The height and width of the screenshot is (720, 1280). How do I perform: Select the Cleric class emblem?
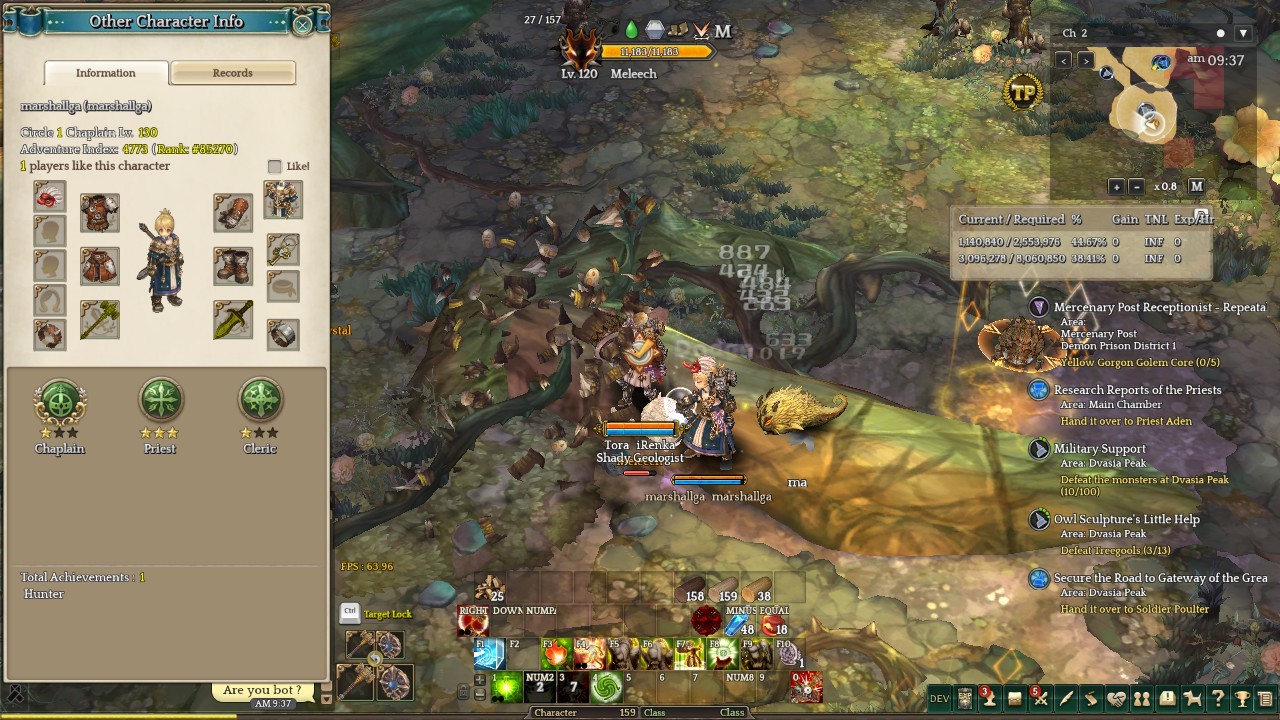[x=260, y=400]
